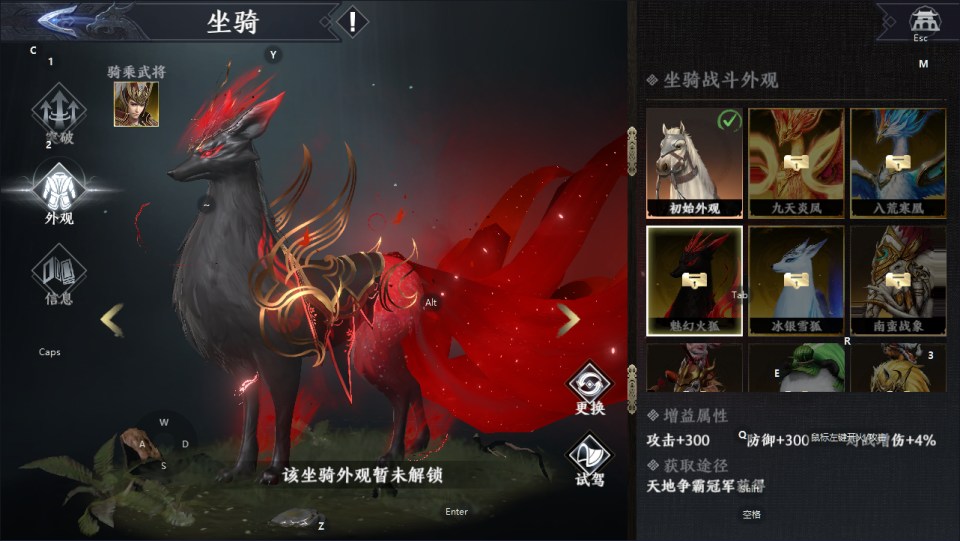
Task: Open the 突破 breakthrough tab
Action: click(x=58, y=112)
